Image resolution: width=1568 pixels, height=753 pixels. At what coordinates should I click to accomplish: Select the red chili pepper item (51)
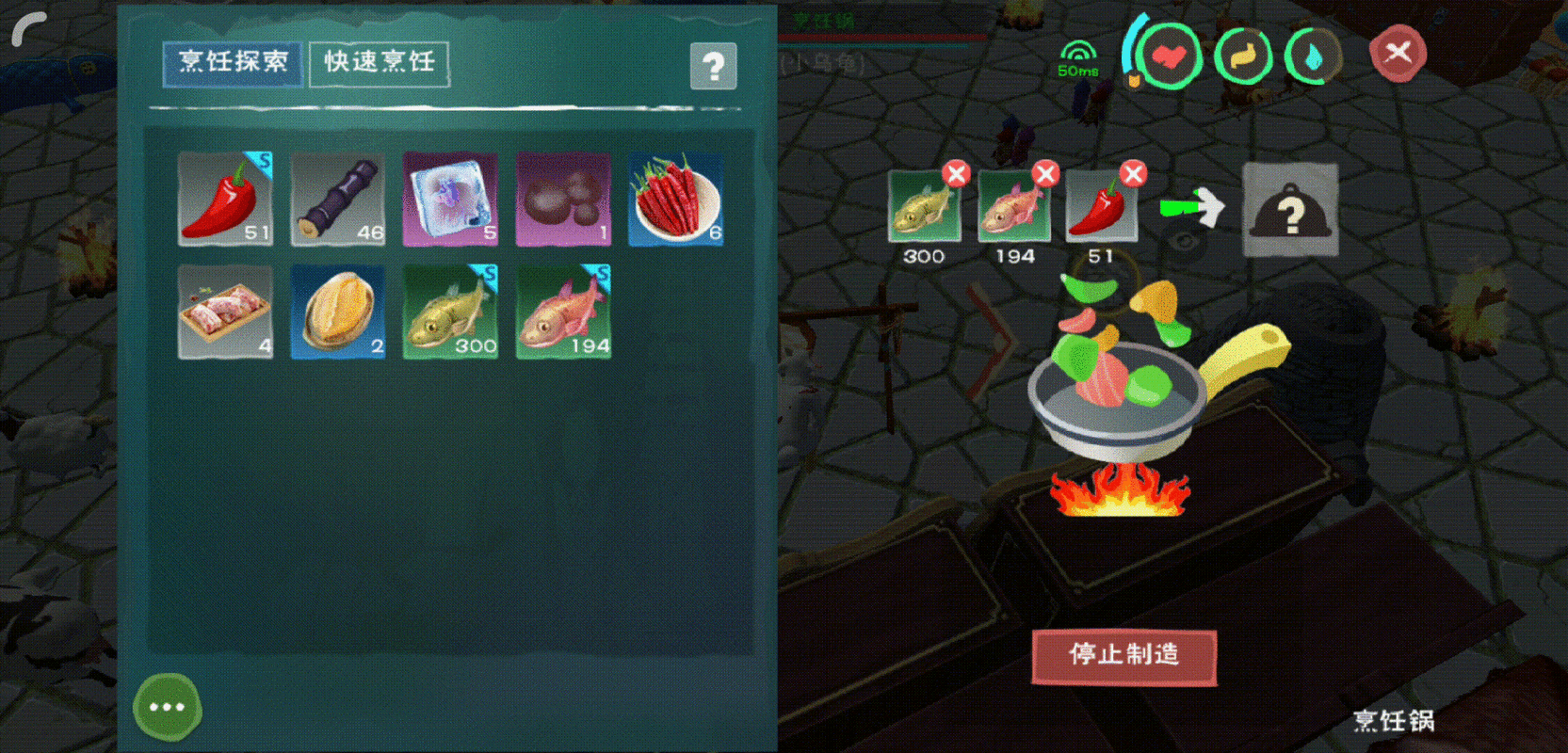tap(226, 198)
